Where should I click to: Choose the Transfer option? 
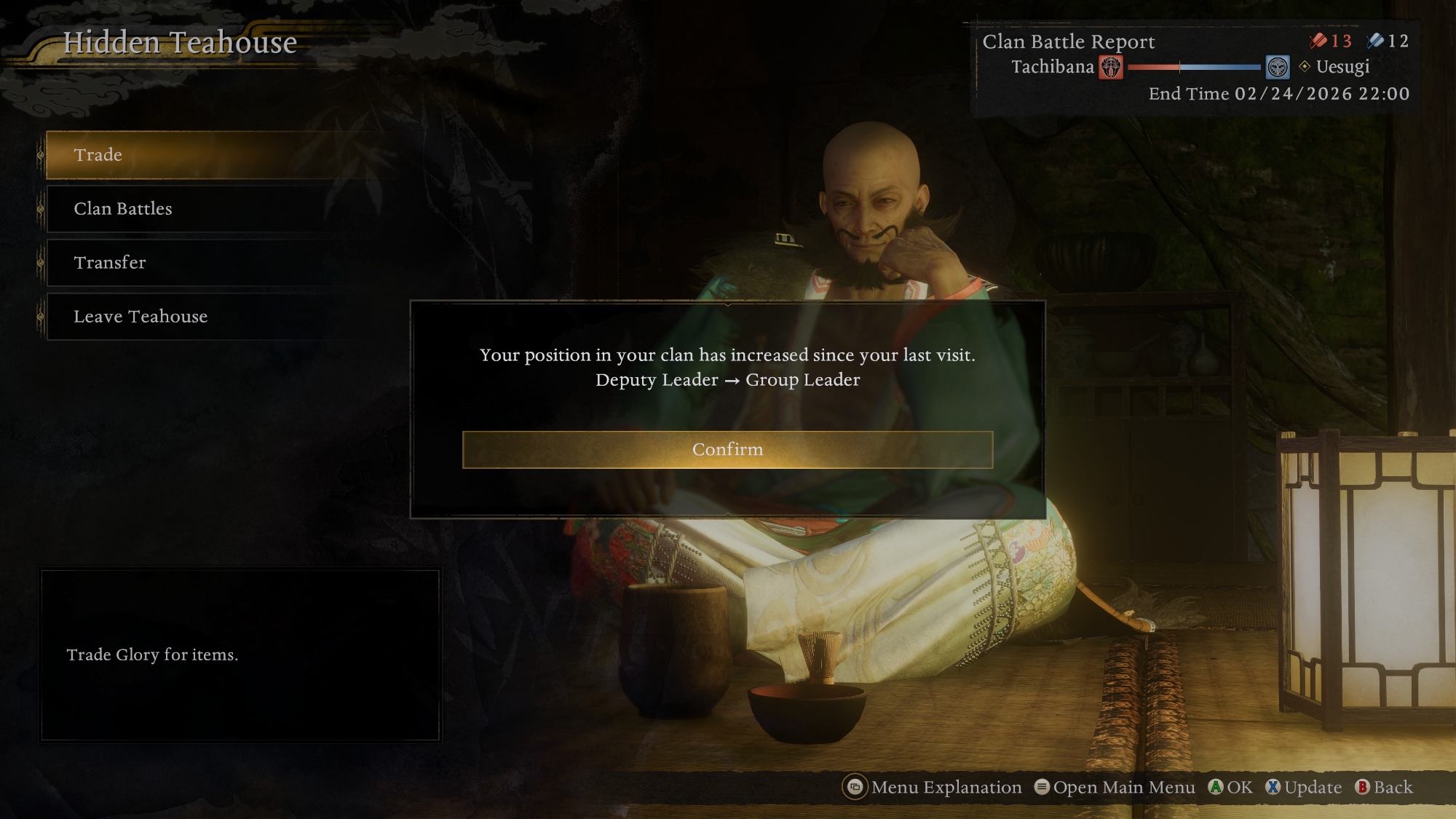coord(211,263)
